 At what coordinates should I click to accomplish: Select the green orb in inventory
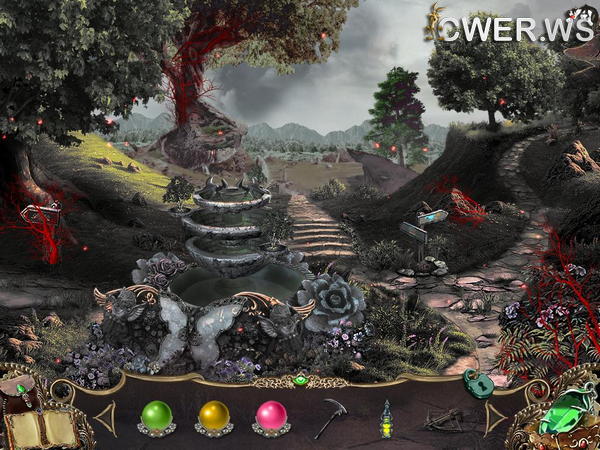(157, 416)
